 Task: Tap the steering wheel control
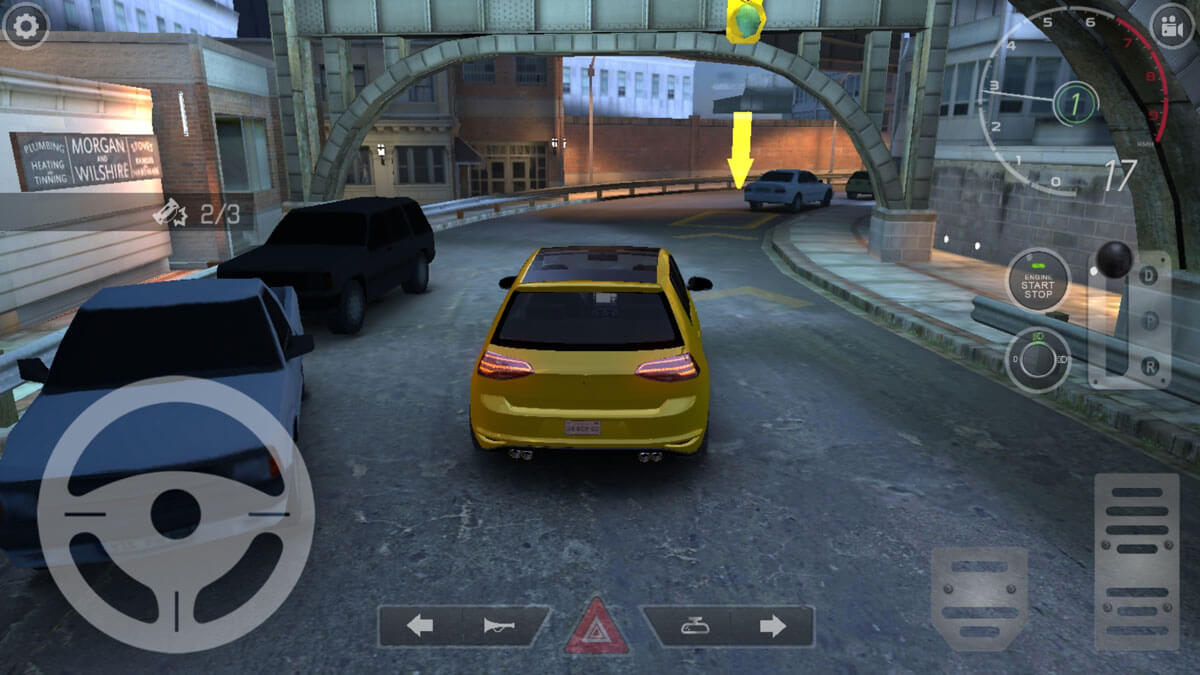pyautogui.click(x=176, y=514)
